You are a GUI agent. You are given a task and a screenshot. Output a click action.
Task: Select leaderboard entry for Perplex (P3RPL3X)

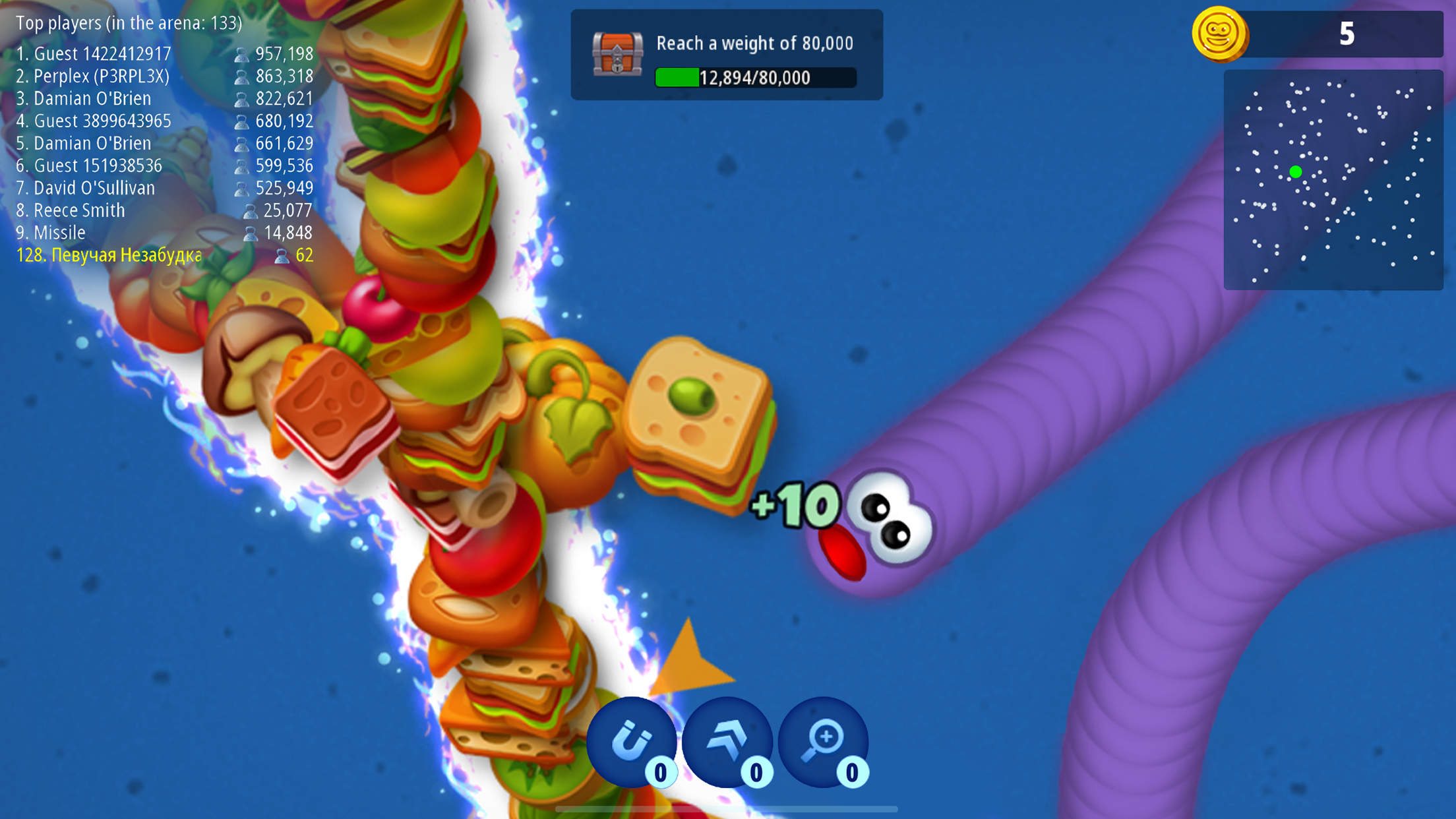click(x=94, y=76)
